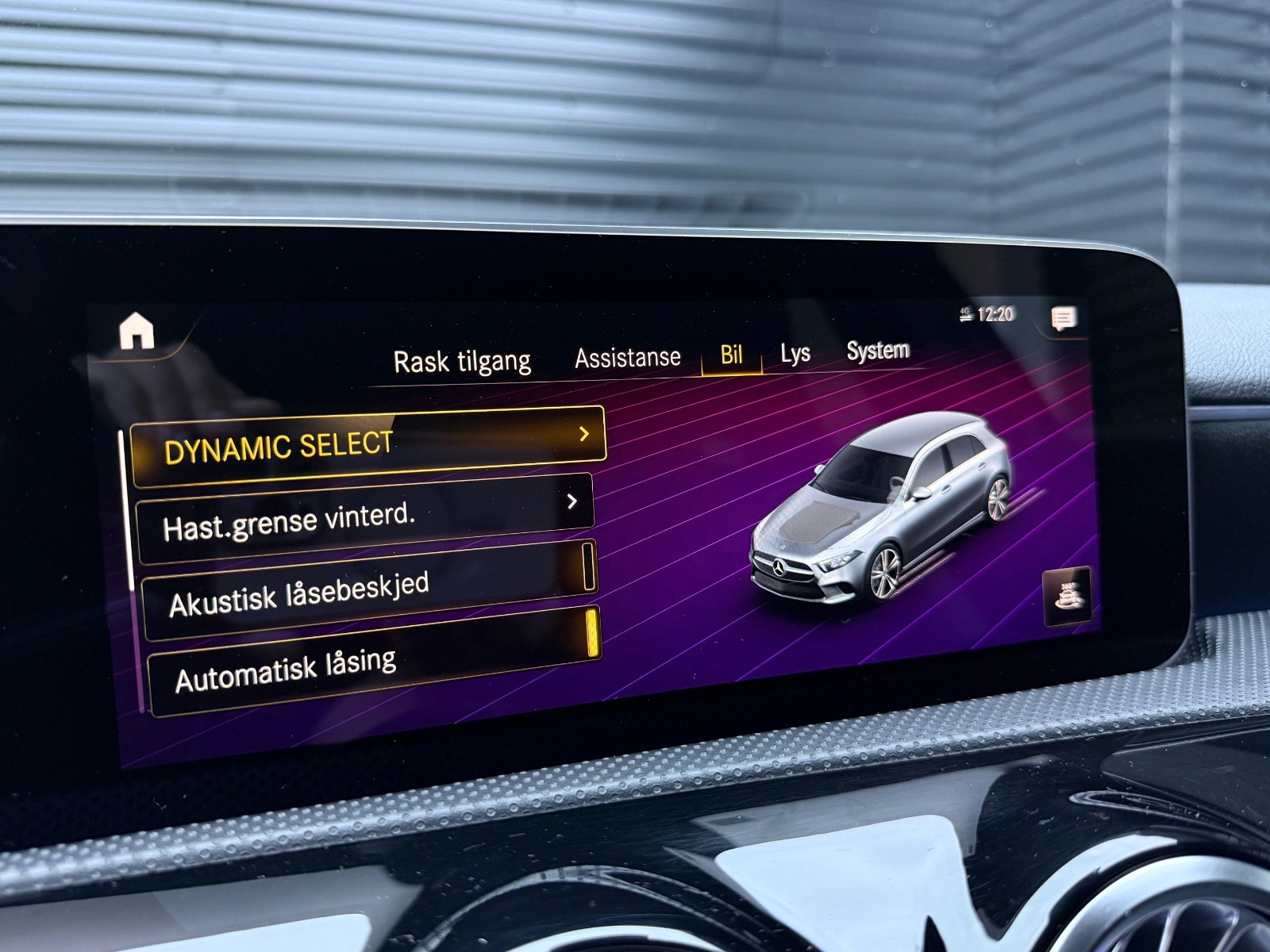Open the message notifications icon

[1064, 317]
